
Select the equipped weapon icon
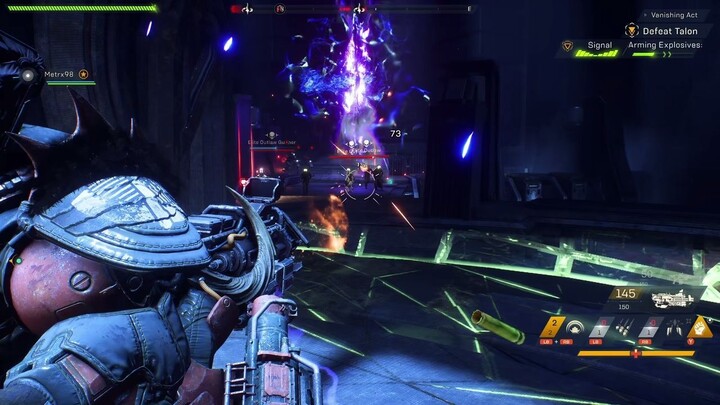pos(673,298)
